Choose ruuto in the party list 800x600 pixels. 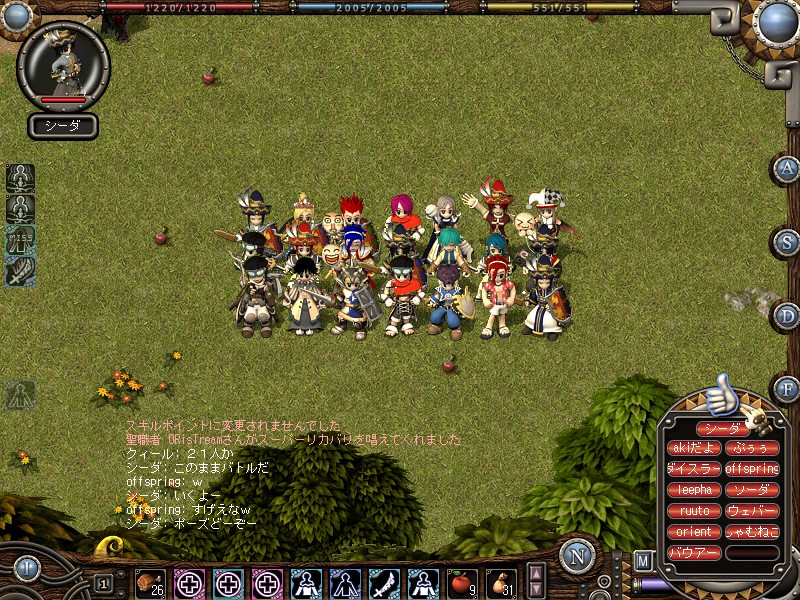pos(693,511)
